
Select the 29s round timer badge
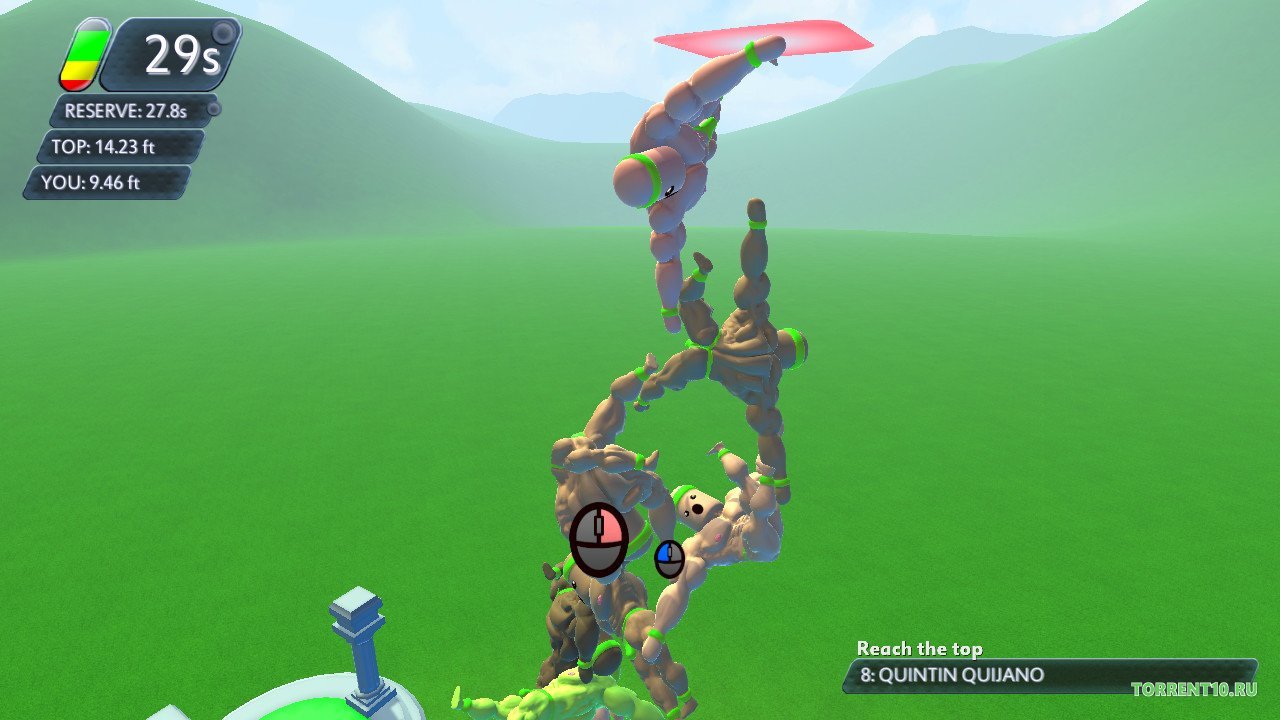[x=180, y=50]
